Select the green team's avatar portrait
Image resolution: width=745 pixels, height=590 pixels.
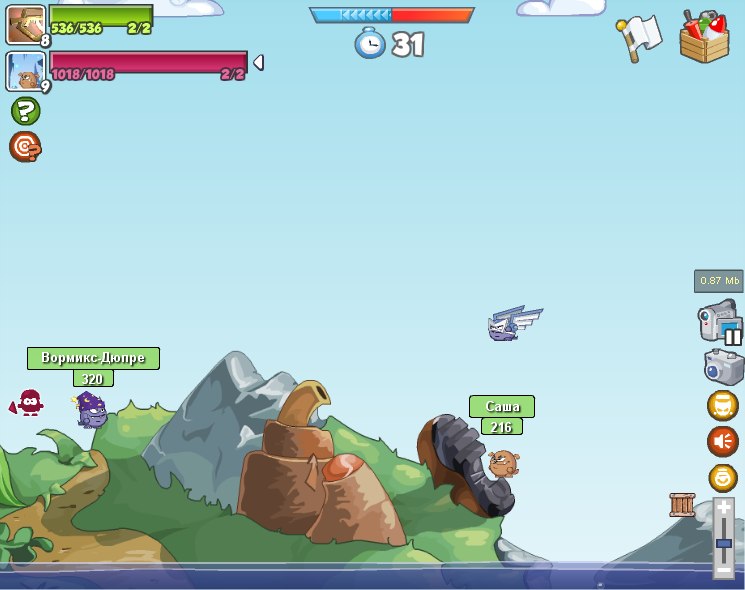click(x=25, y=24)
